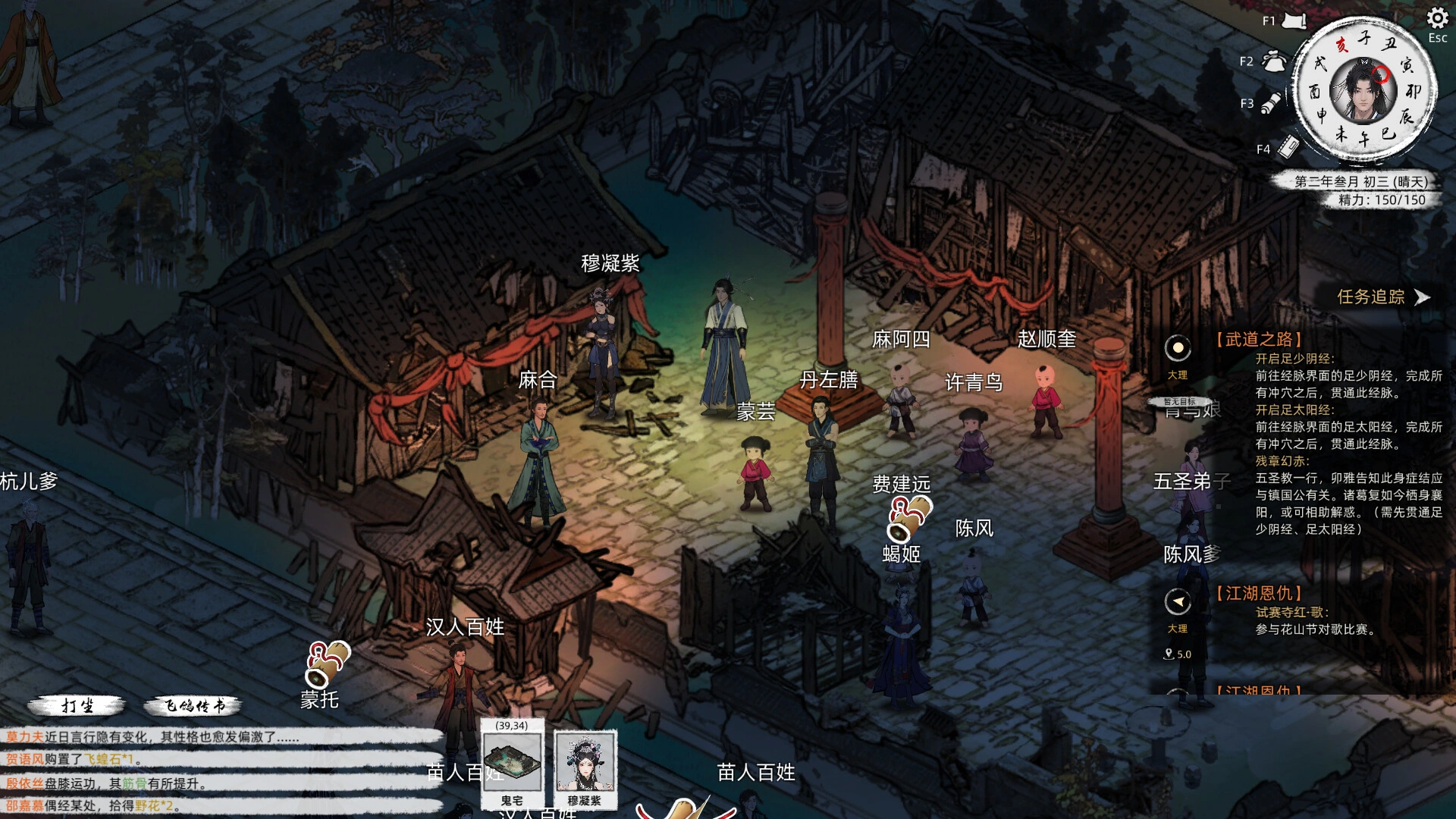Click the 邵嘉慕 wildflower log entry
Image resolution: width=1456 pixels, height=819 pixels.
89,805
